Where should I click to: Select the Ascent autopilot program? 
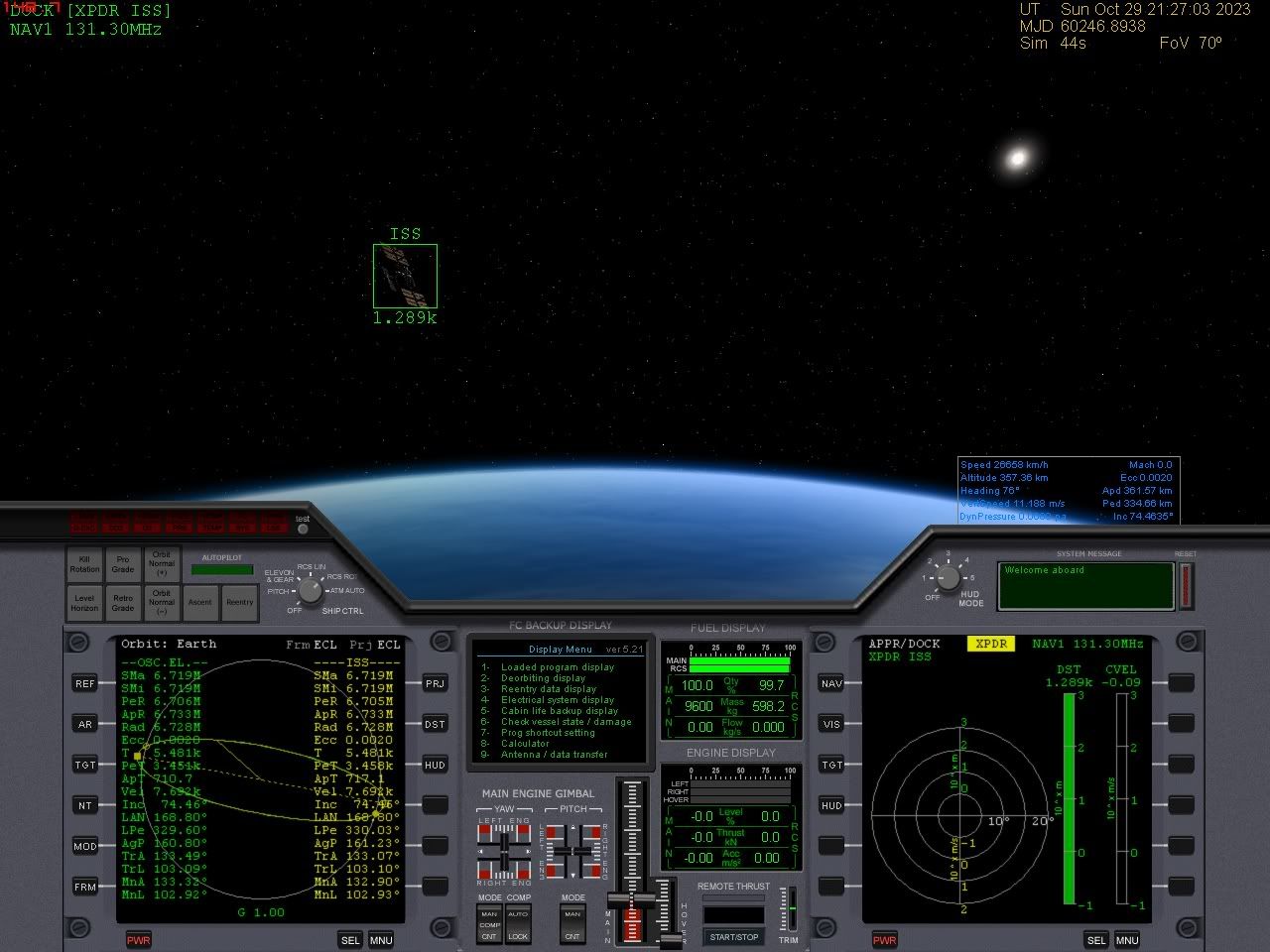(200, 603)
